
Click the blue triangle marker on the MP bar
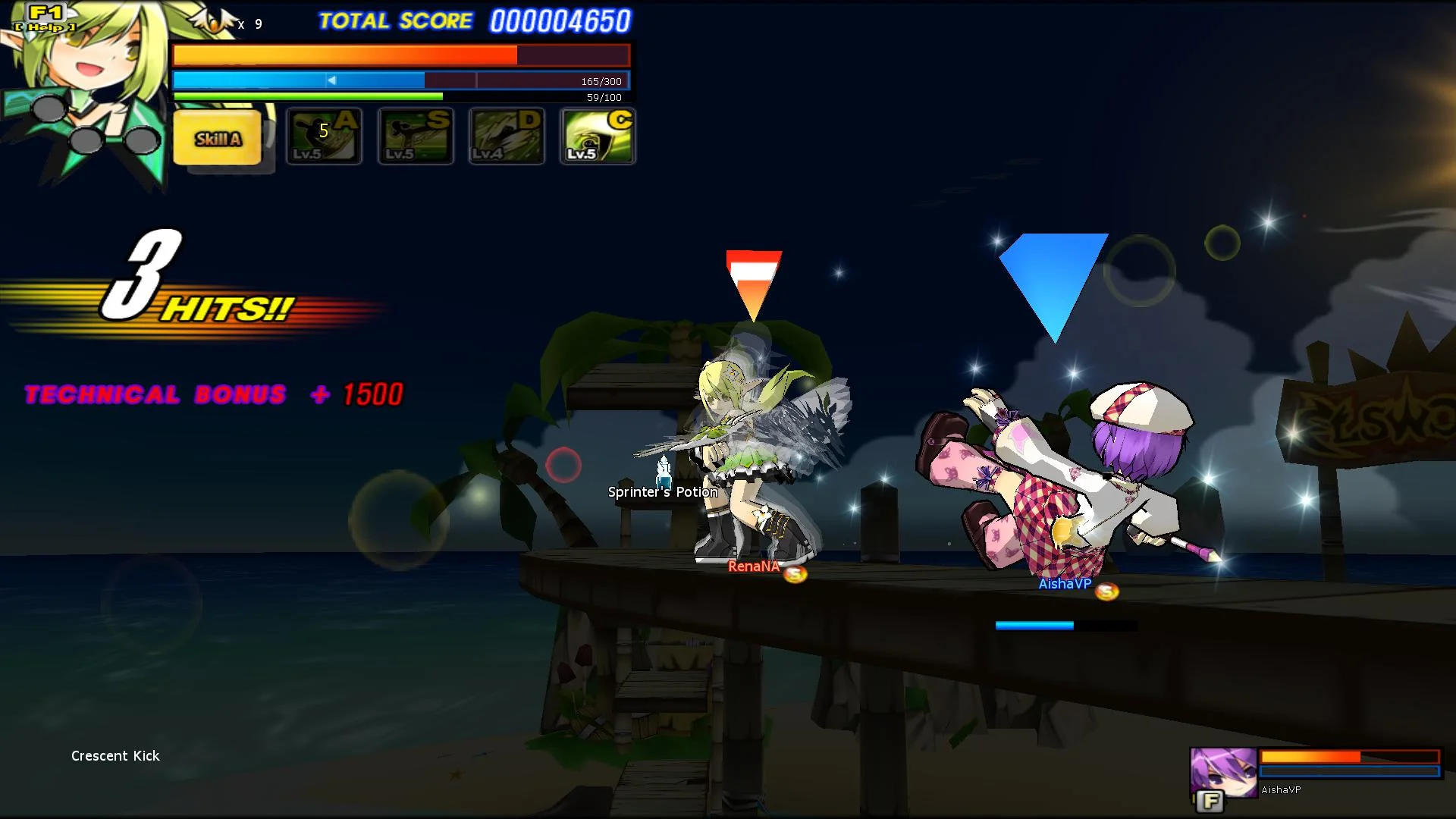click(331, 79)
